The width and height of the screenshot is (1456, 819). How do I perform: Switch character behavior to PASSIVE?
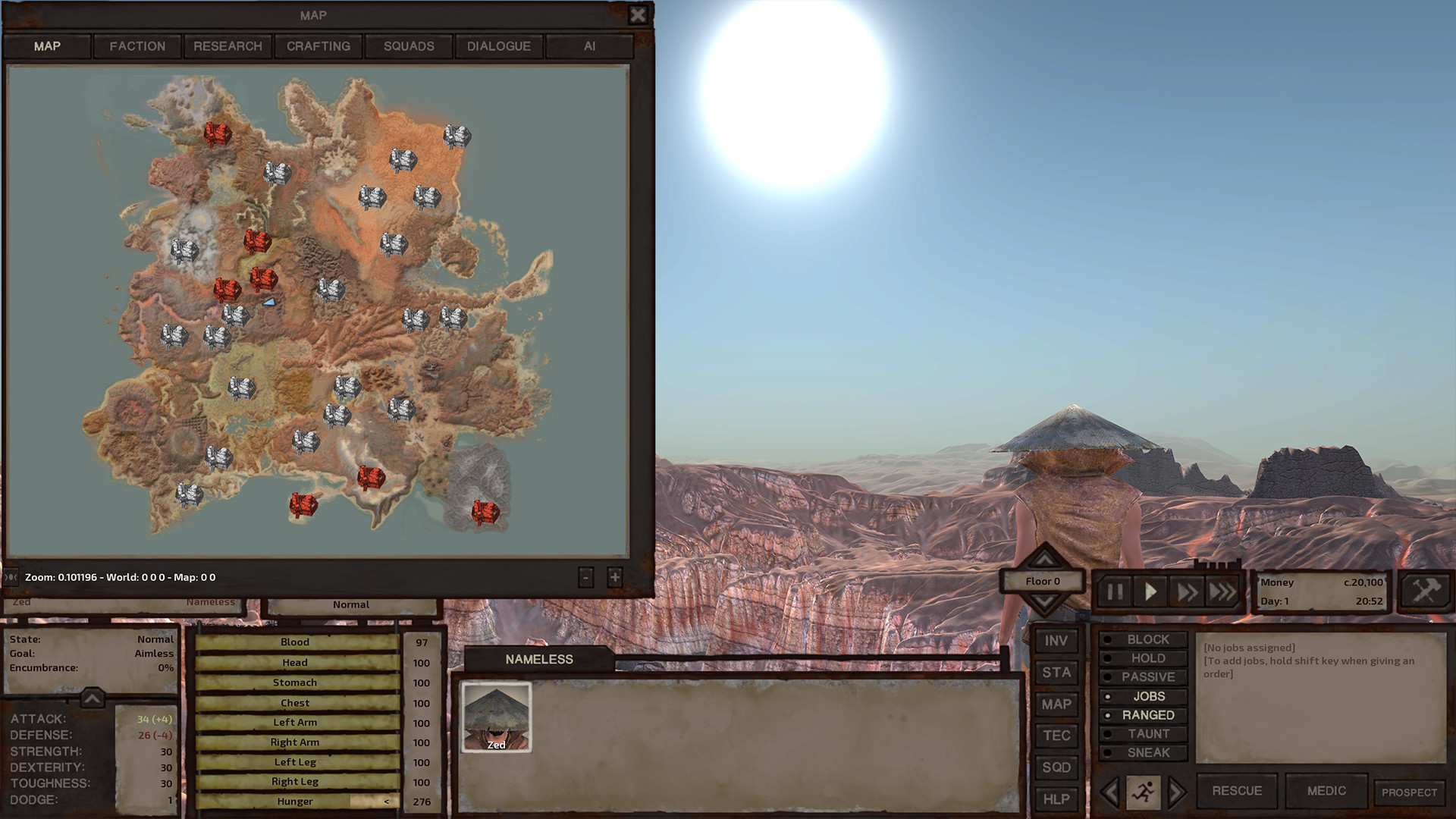coord(1143,676)
